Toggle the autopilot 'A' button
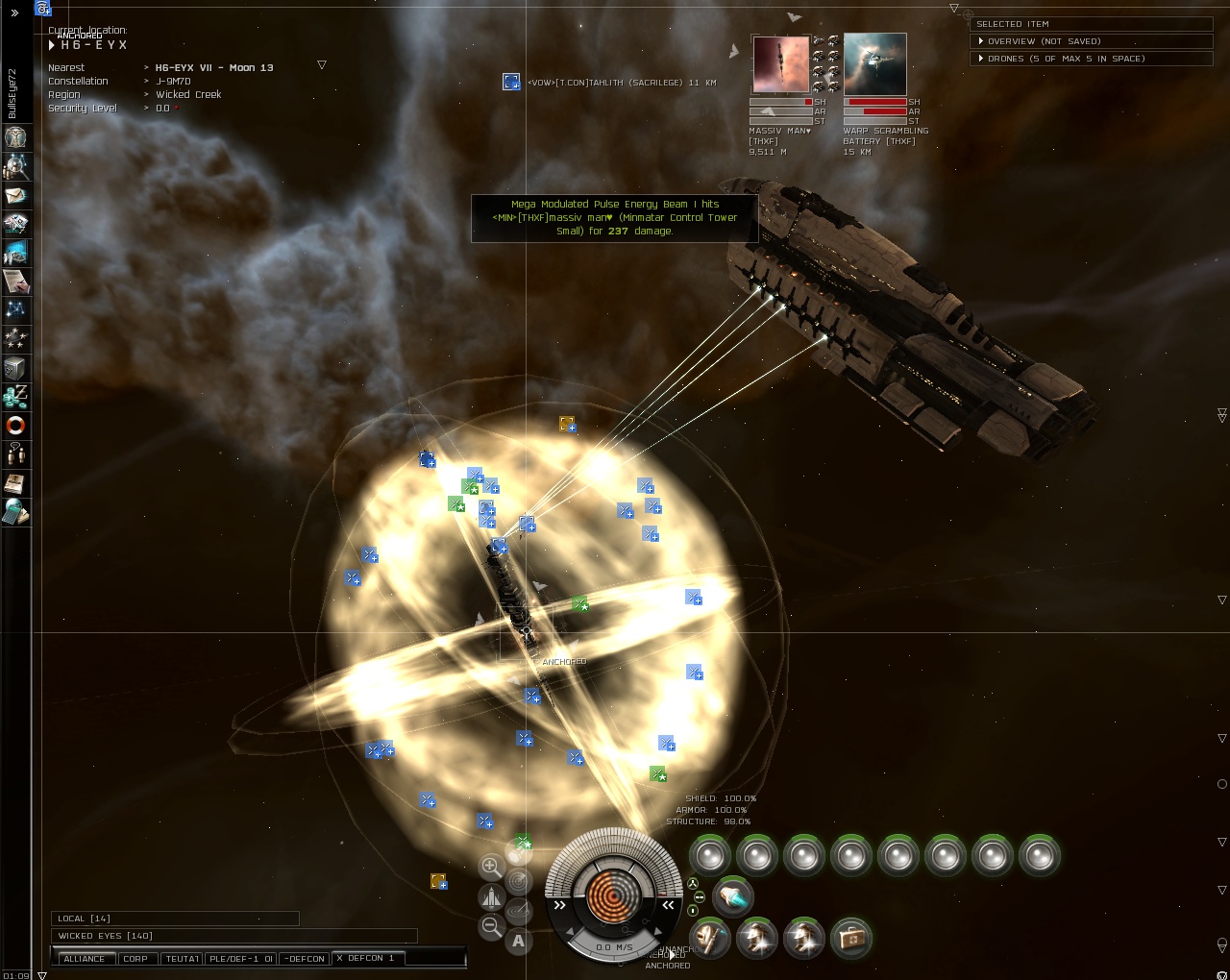 click(519, 942)
